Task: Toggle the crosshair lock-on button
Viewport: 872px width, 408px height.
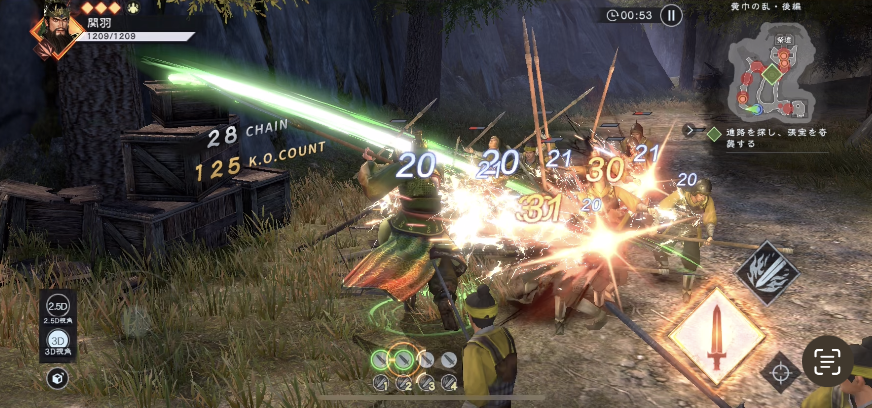Action: click(x=779, y=372)
